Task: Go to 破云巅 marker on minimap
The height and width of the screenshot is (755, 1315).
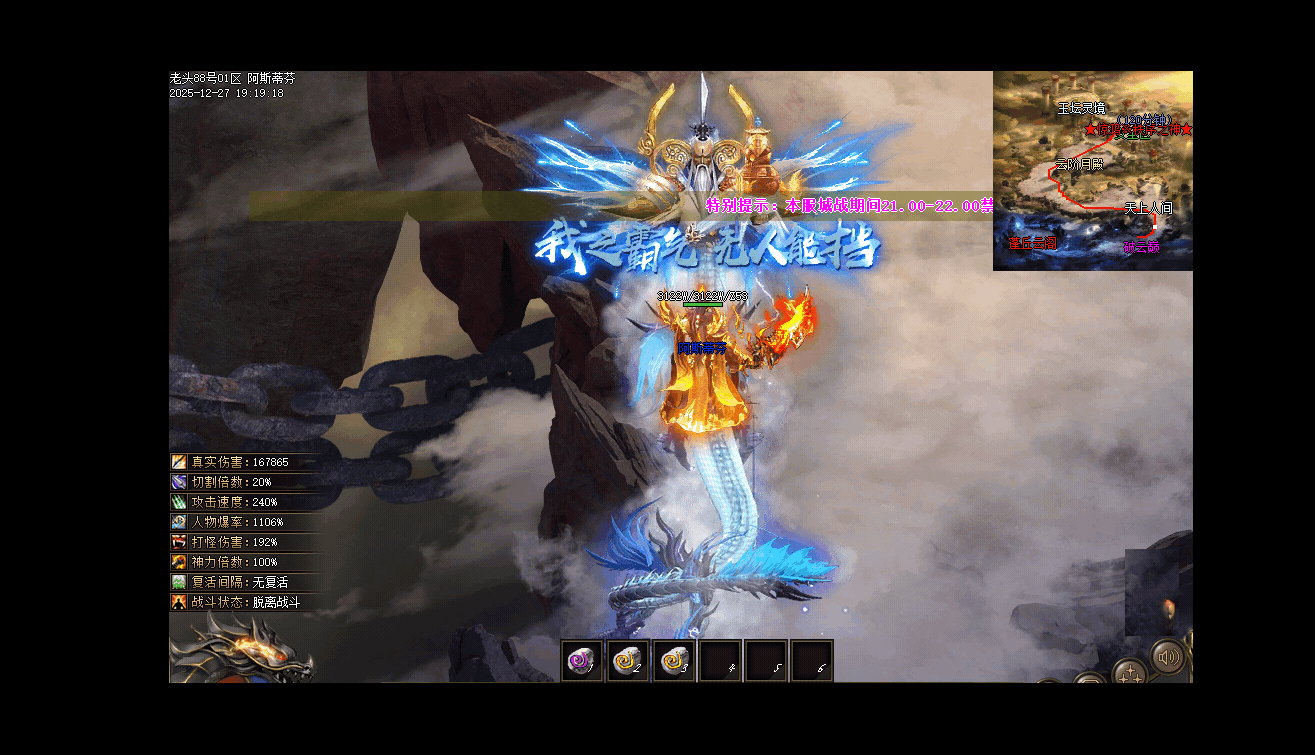Action: tap(1141, 247)
